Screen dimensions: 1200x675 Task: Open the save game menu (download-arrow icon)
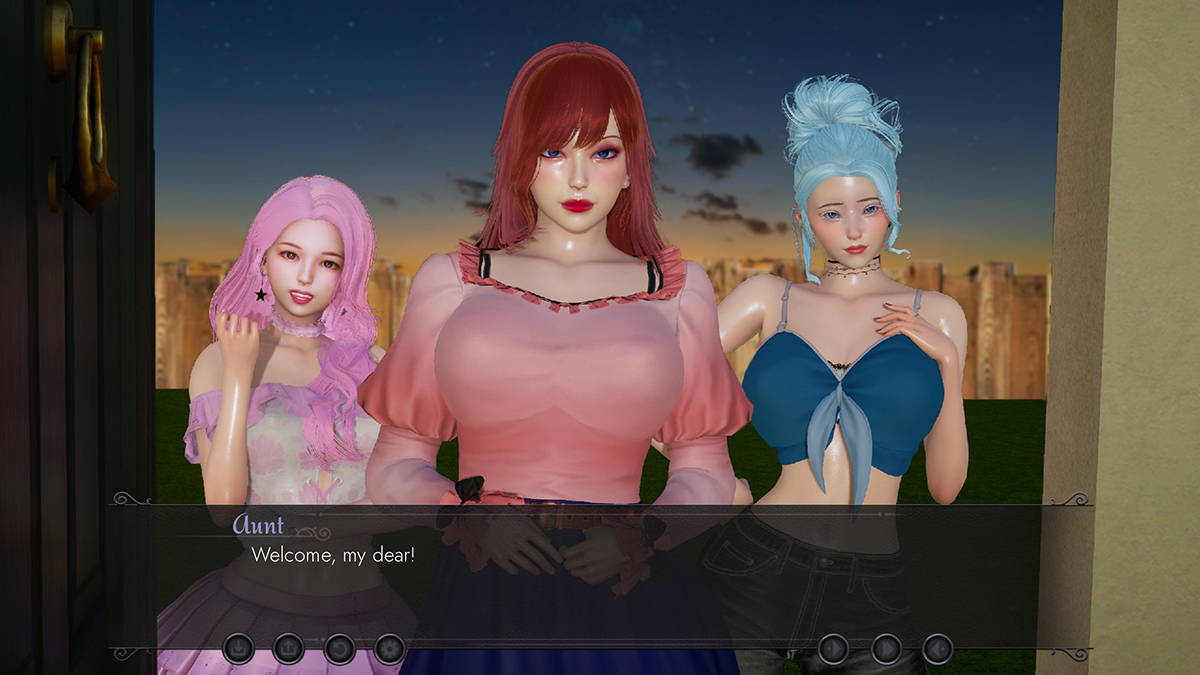[x=238, y=649]
